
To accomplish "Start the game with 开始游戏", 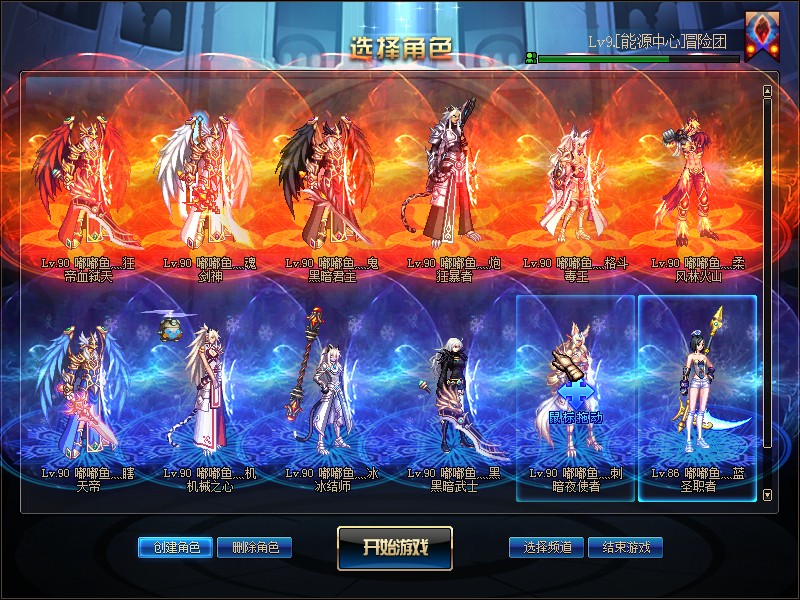I will click(395, 547).
